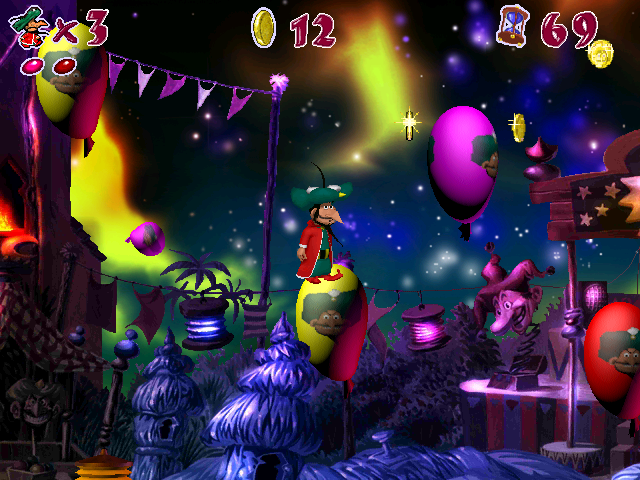Screen dimensions: 640x480
Task: Click the character head lives icon
Action: [x=30, y=26]
